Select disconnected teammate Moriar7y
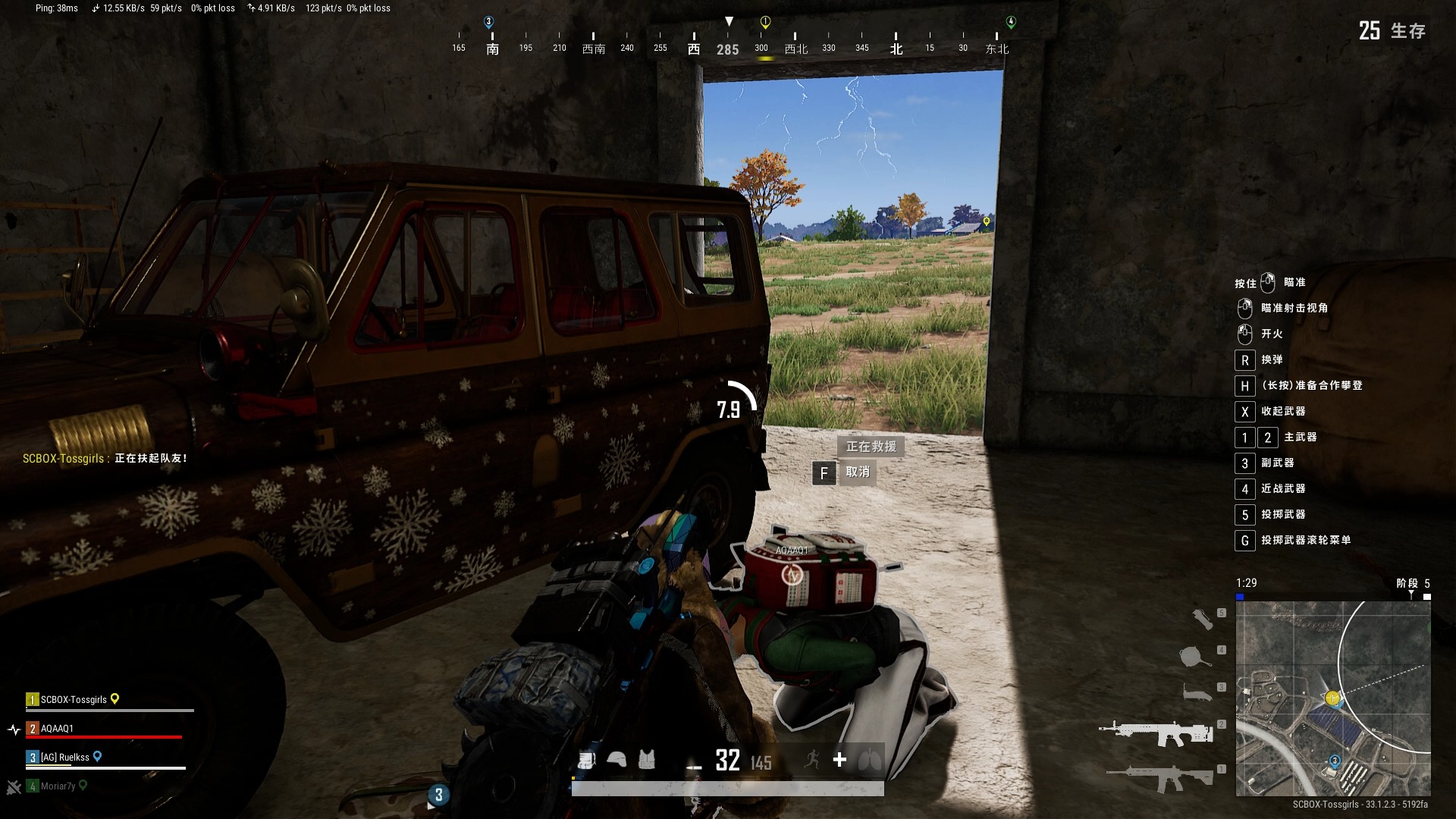Viewport: 1456px width, 819px height. (58, 786)
